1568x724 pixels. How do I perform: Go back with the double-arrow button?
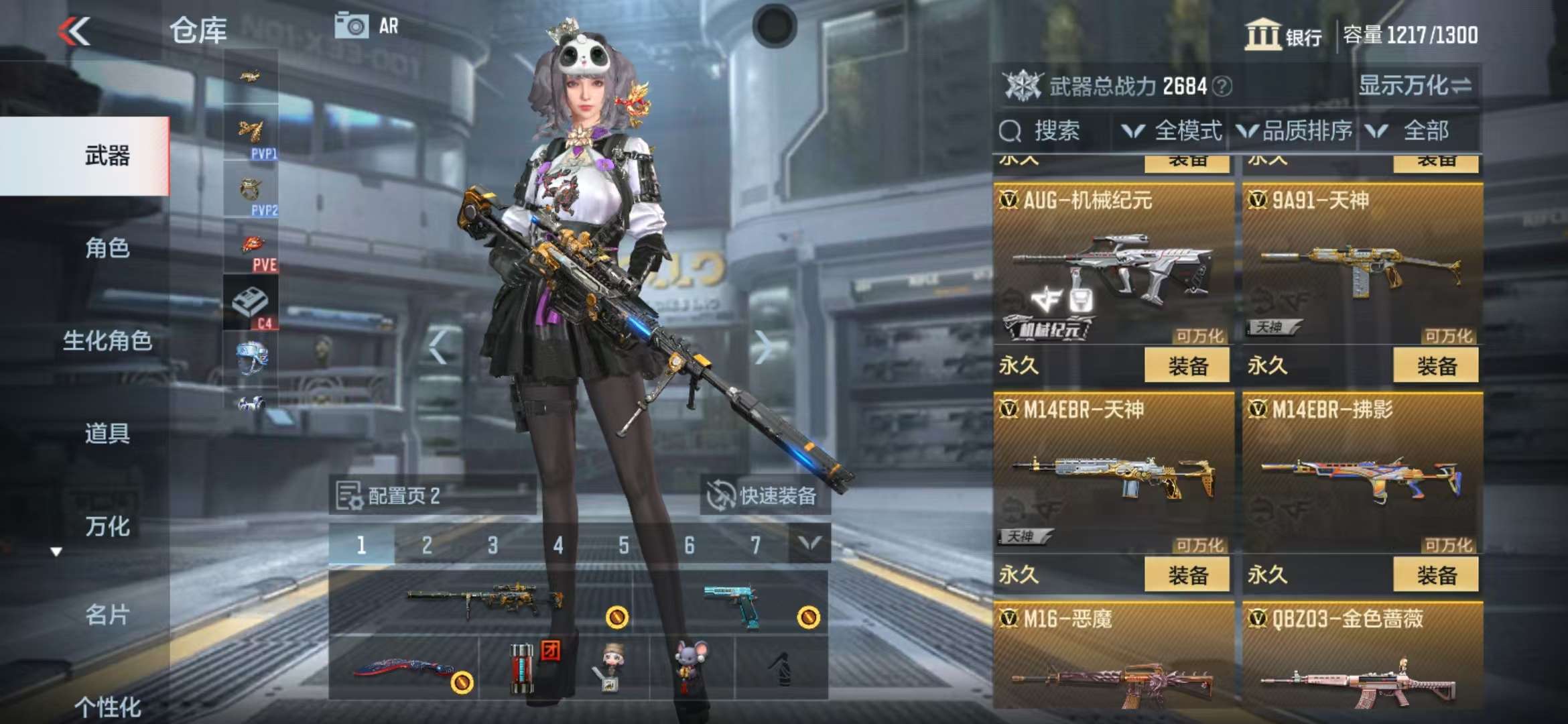pos(74,32)
